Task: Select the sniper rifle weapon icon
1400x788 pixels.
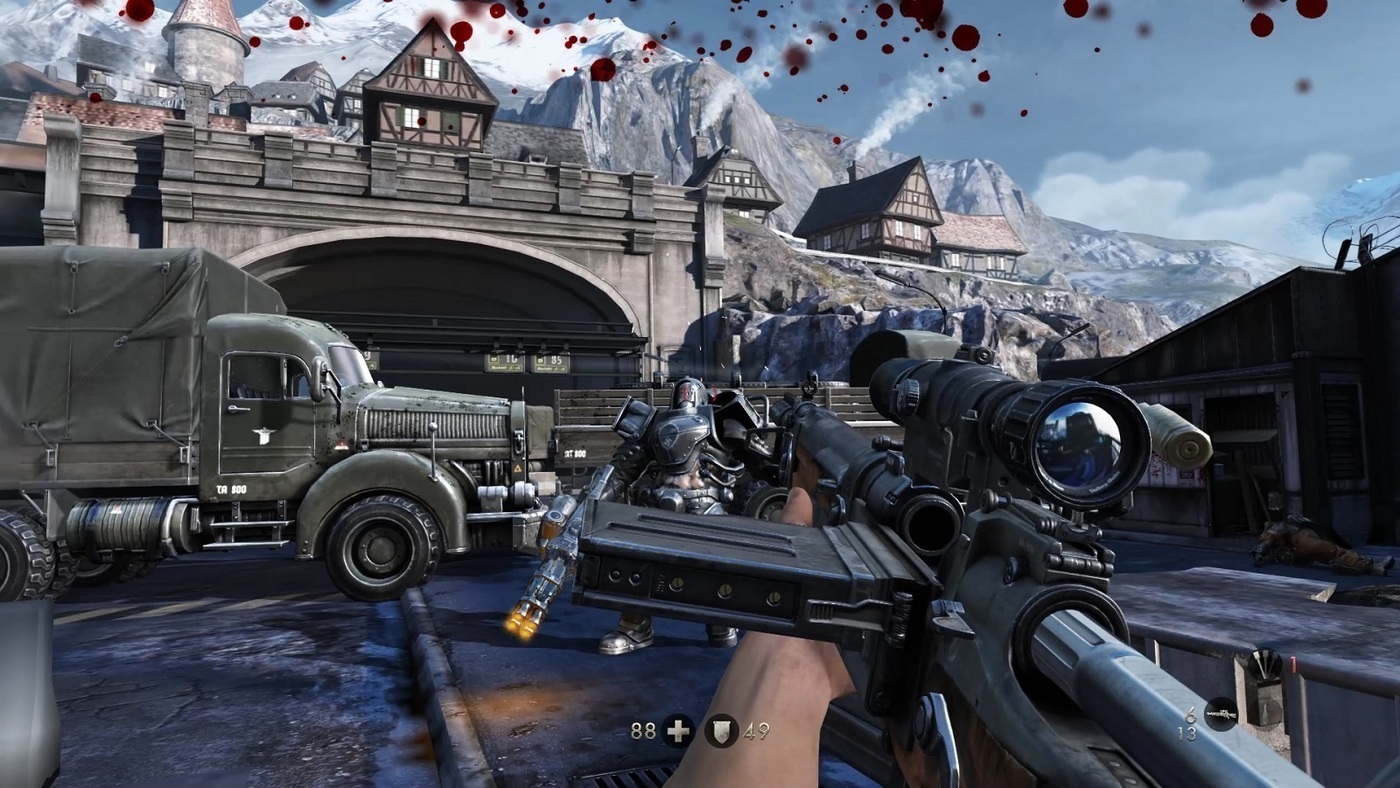Action: [x=1221, y=713]
